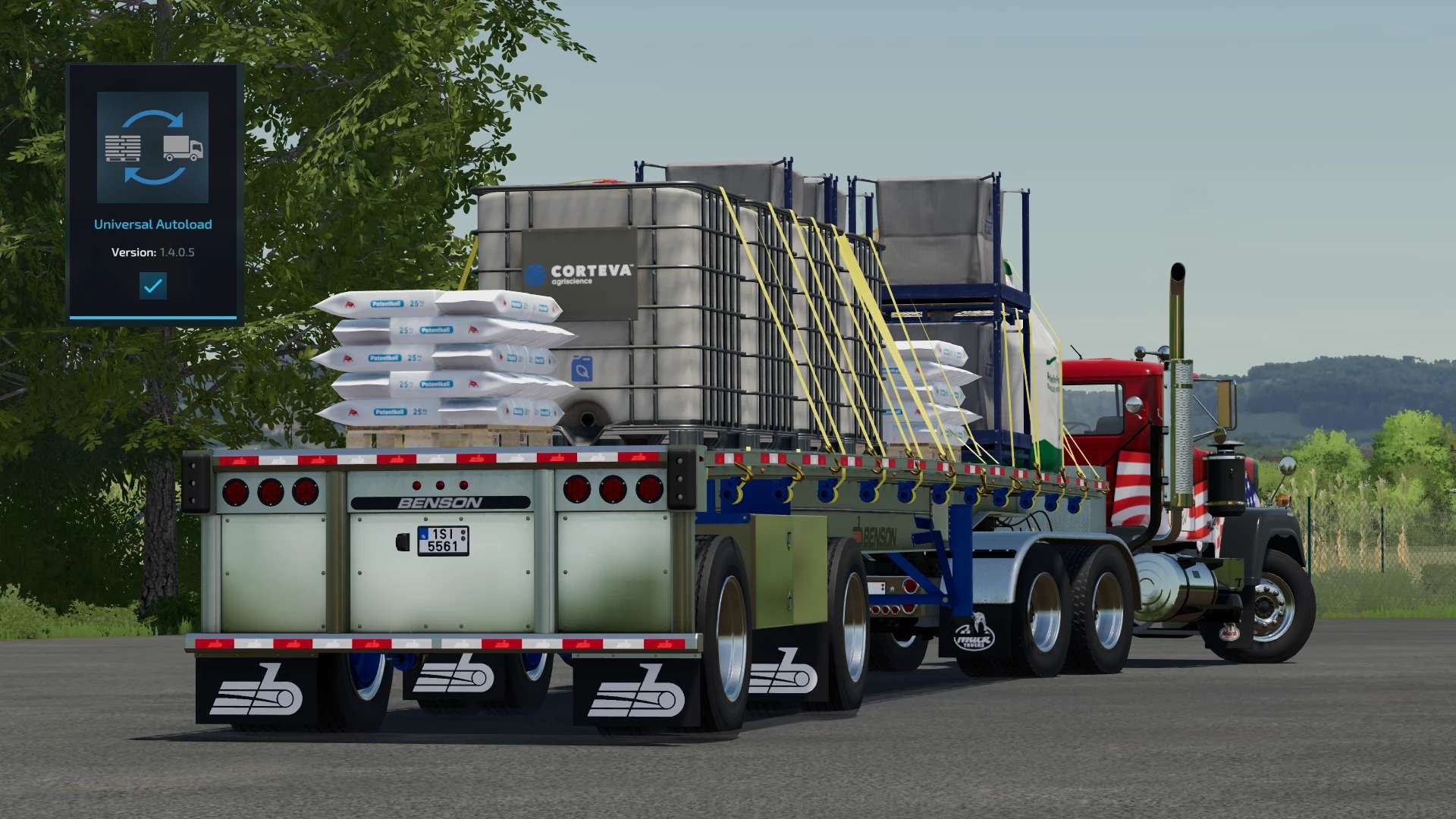Viewport: 1456px width, 819px height.
Task: Toggle the Universal Autoload mod checkbox
Action: tap(152, 286)
